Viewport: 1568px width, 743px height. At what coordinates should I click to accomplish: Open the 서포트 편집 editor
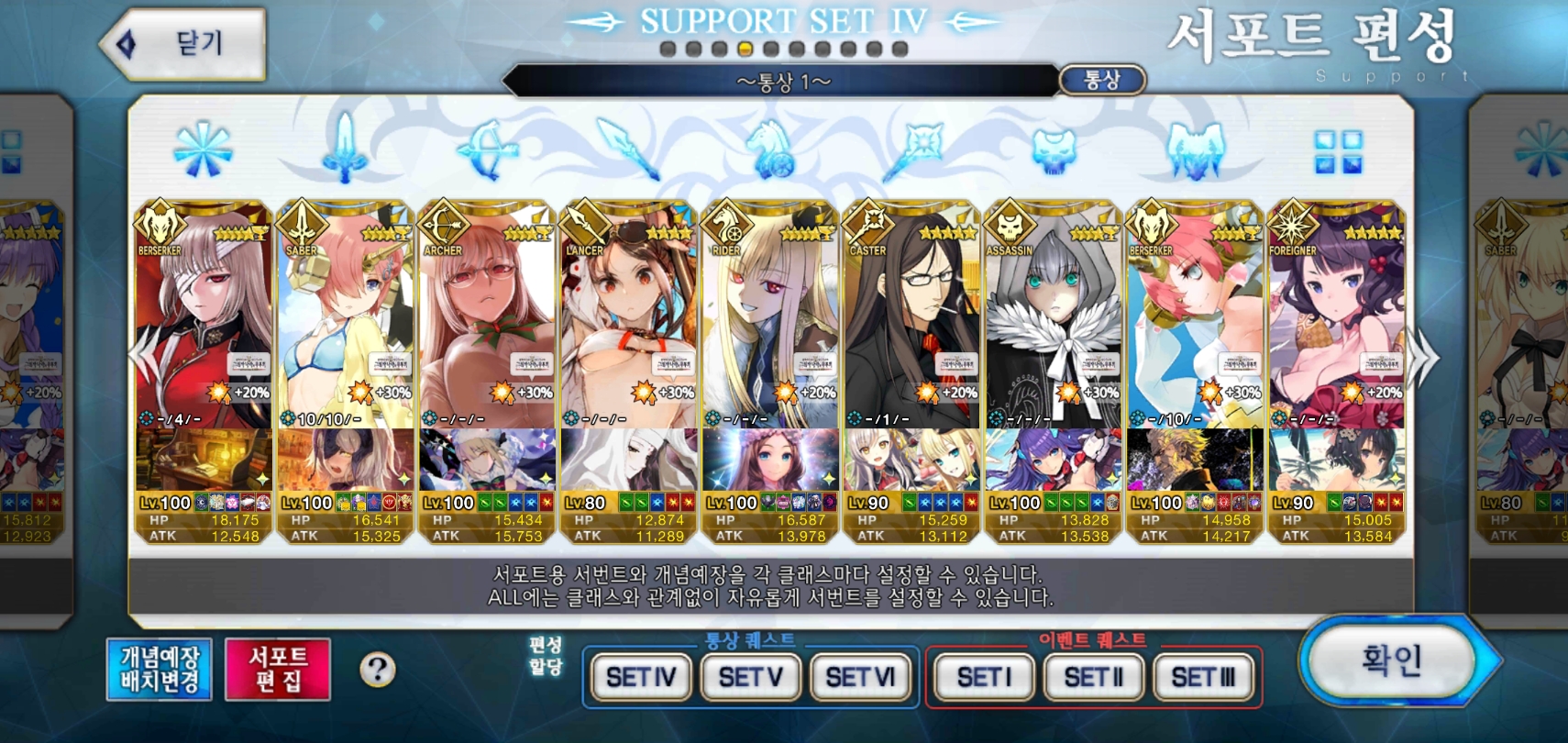click(278, 670)
